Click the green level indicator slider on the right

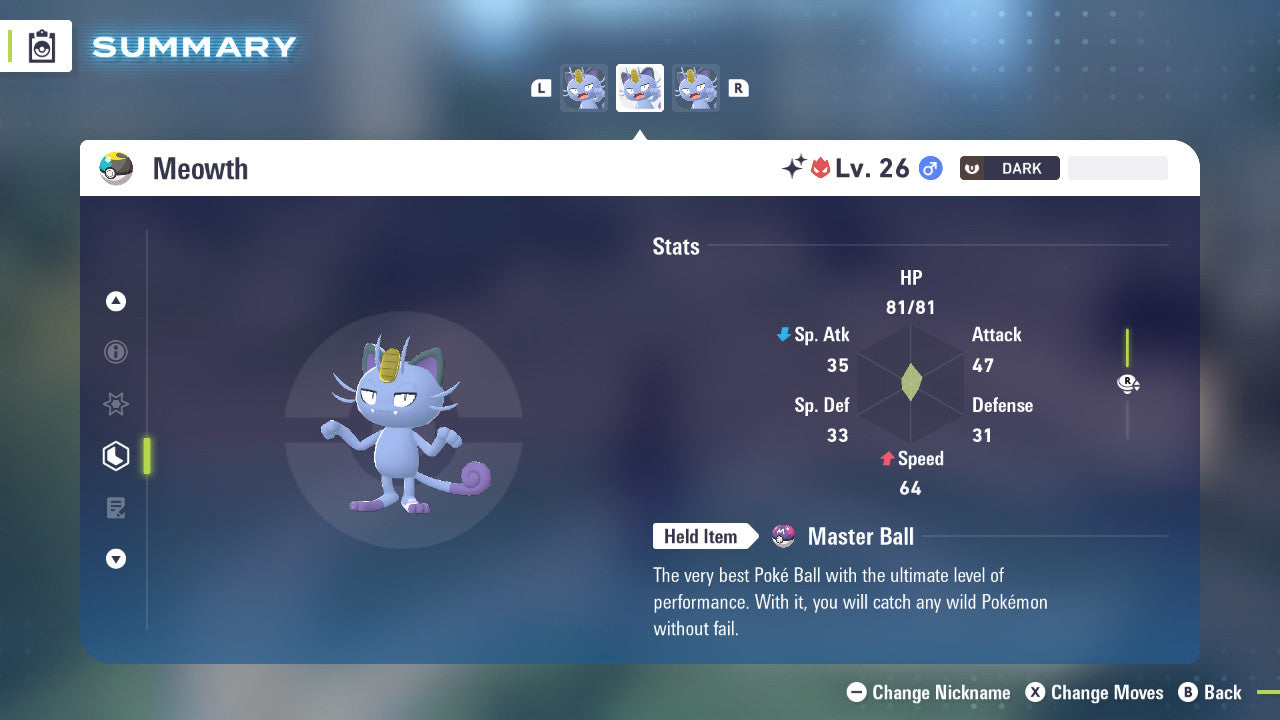pos(1128,348)
